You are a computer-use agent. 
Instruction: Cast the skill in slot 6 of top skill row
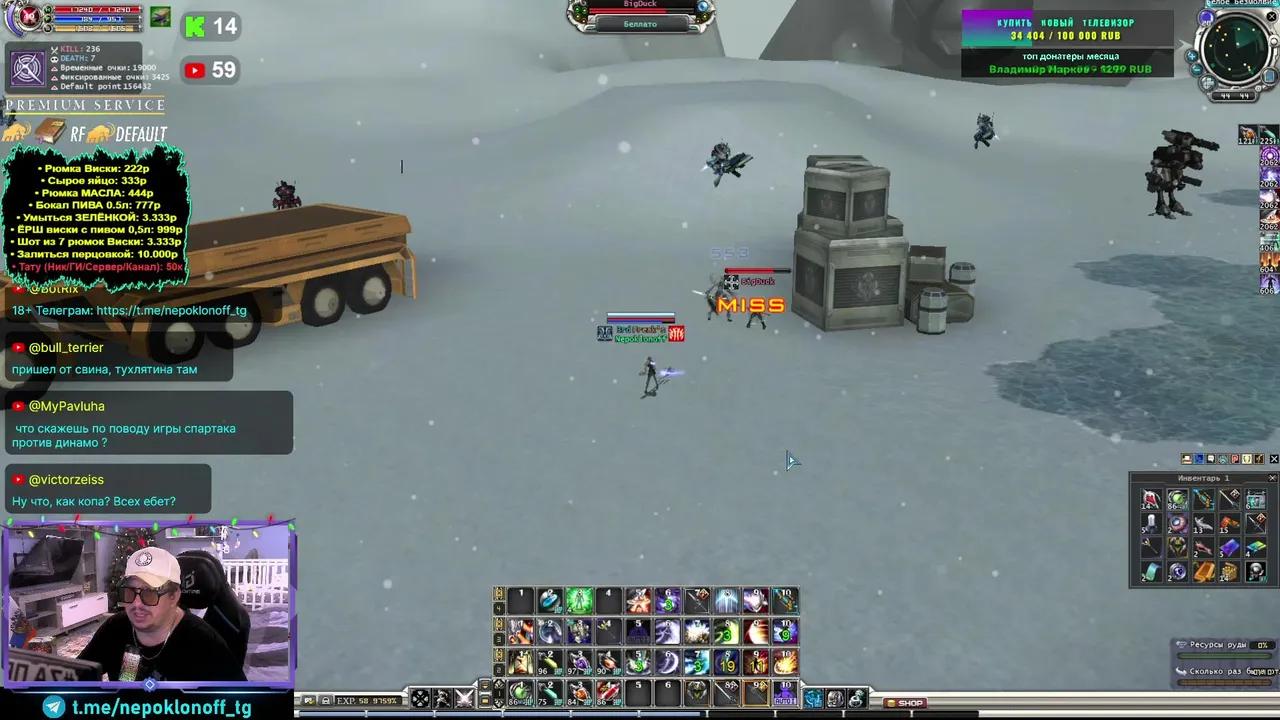pos(667,601)
